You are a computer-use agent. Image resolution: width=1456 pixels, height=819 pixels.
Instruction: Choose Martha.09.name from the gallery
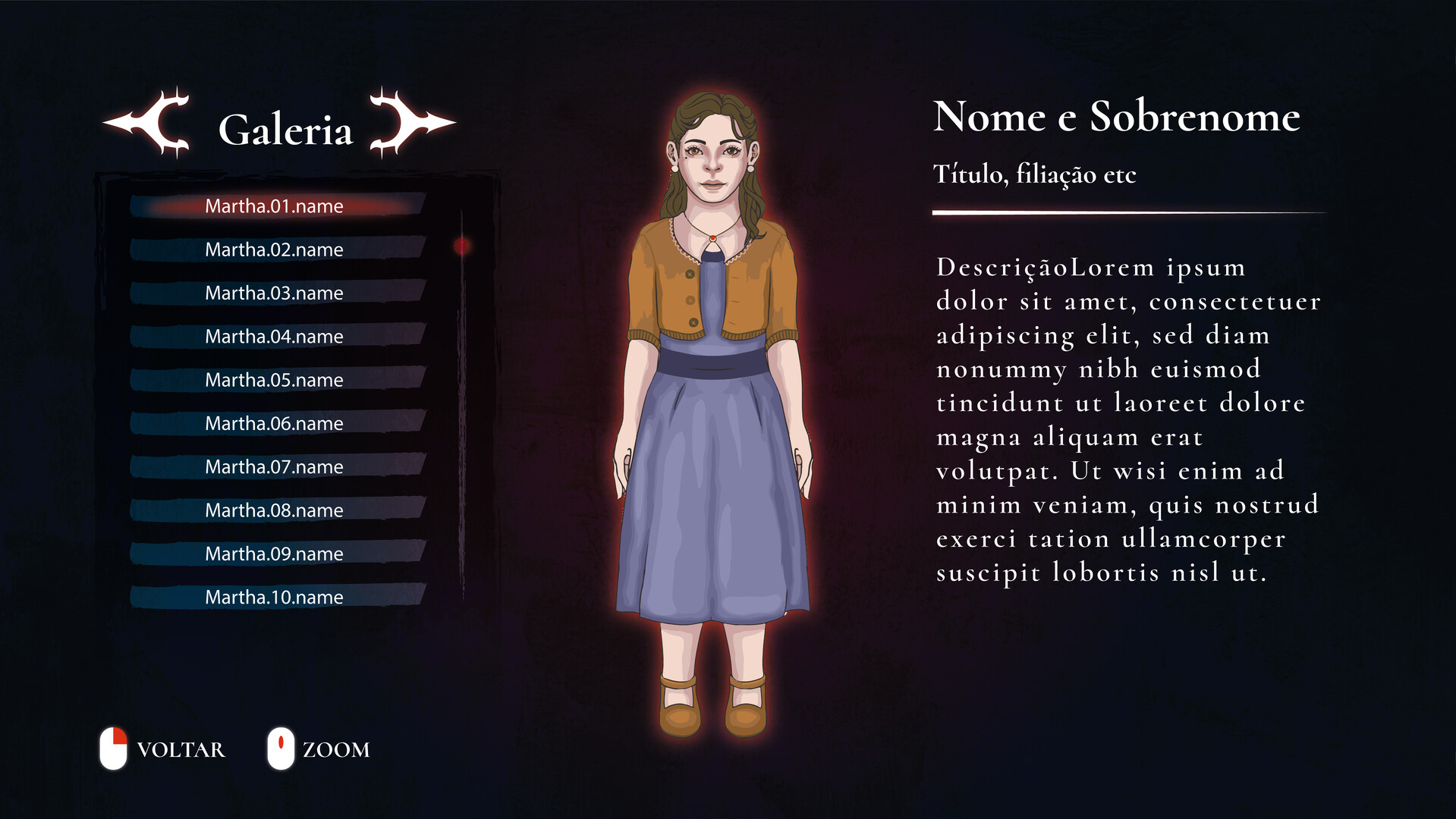(x=273, y=553)
